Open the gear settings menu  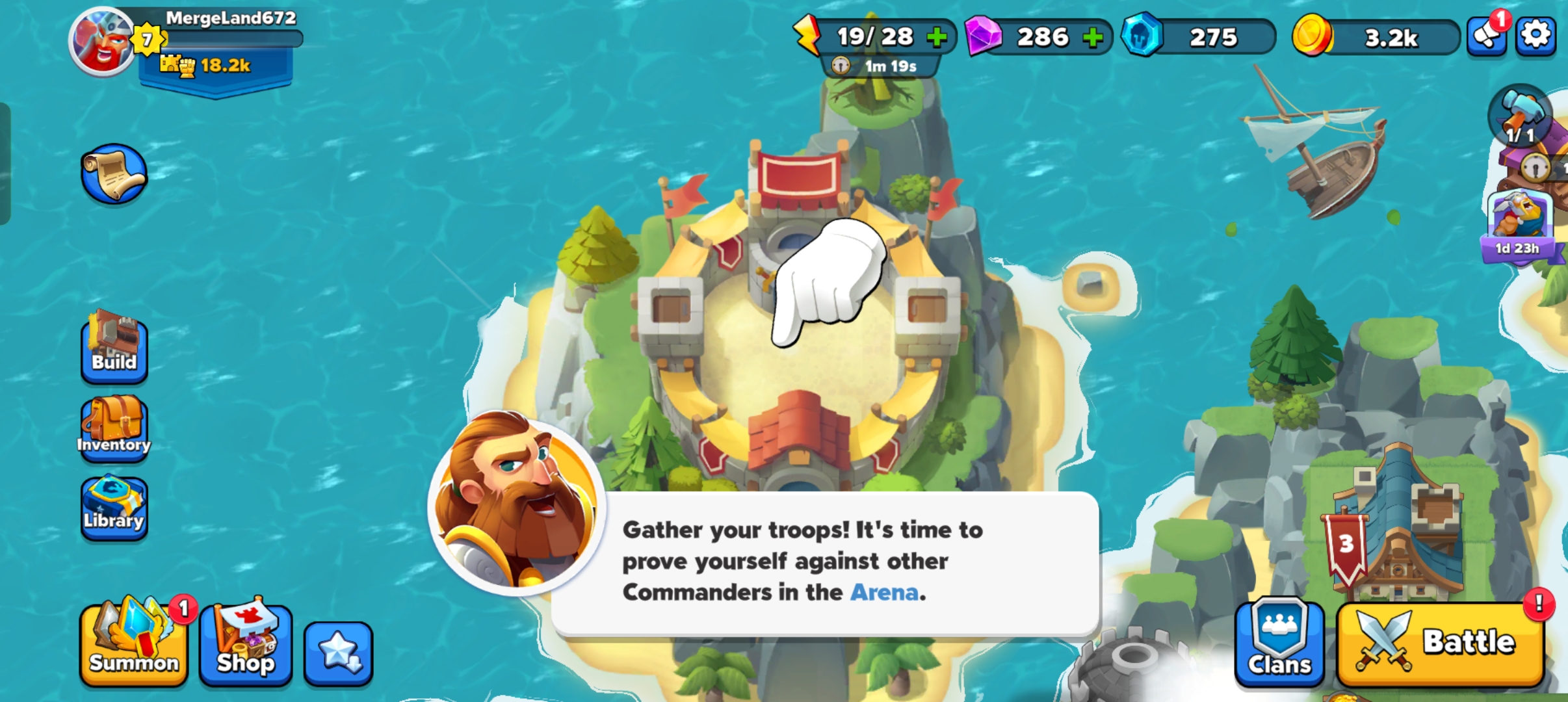pyautogui.click(x=1535, y=35)
